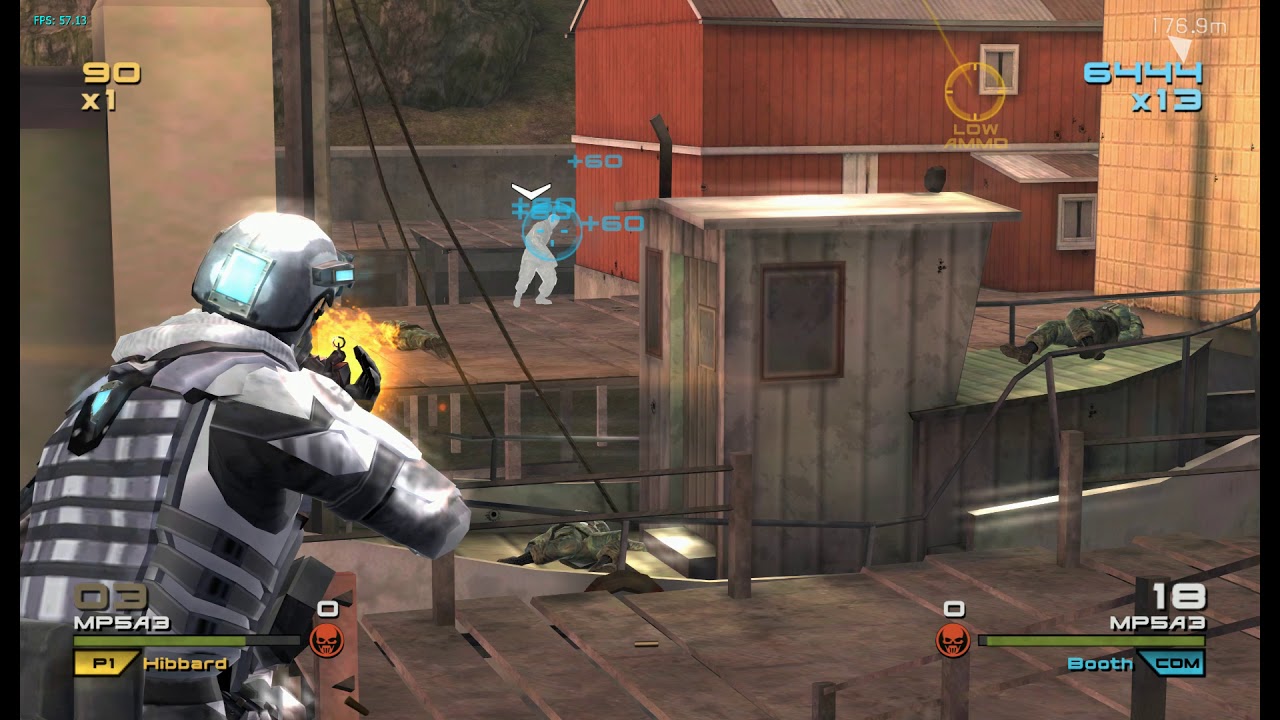Select the Booth COM teammate tag
Screen dimensions: 1280x720
pos(1136,663)
